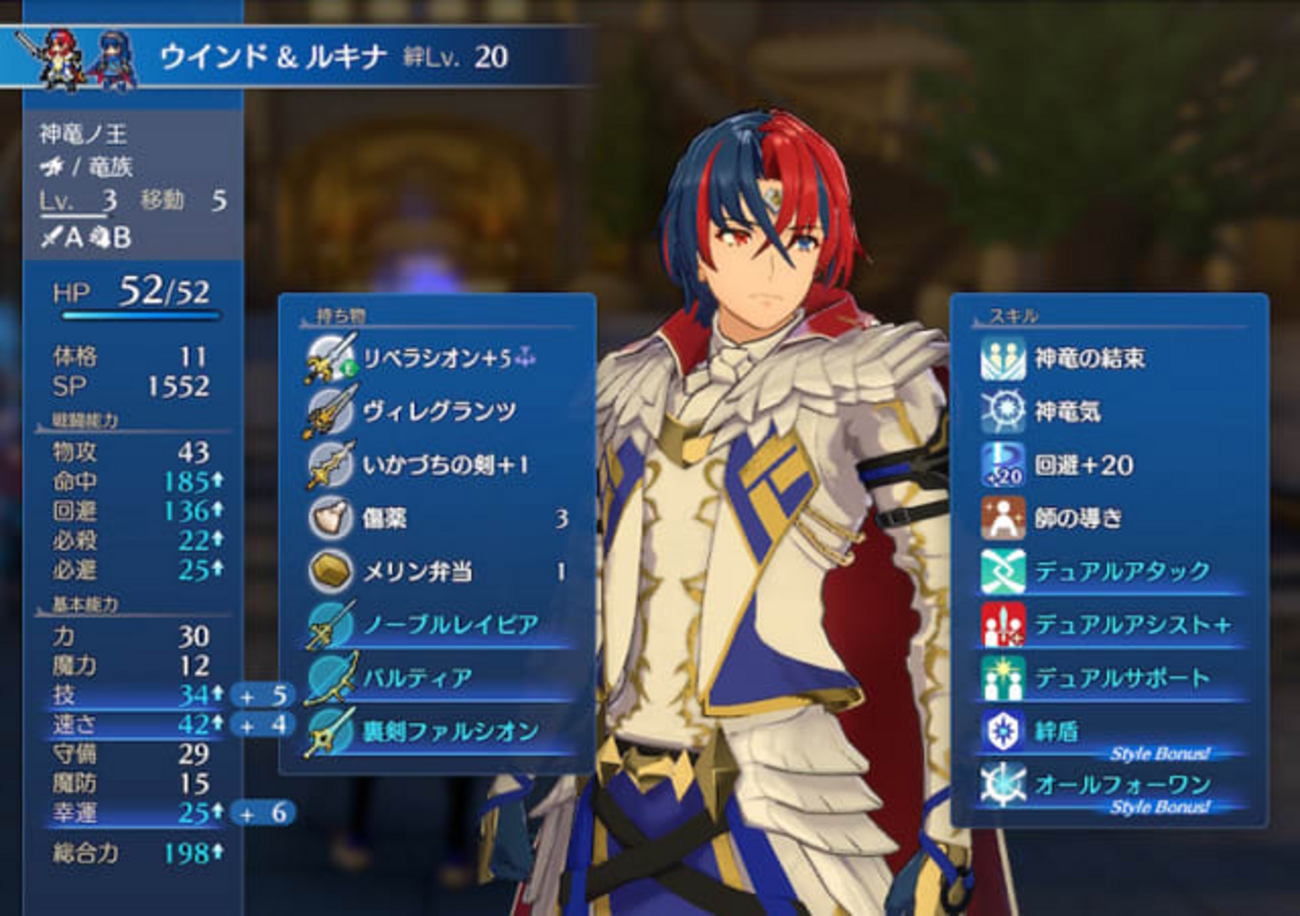The width and height of the screenshot is (1300, 916).
Task: Select the 師の導き skill
Action: click(1078, 518)
